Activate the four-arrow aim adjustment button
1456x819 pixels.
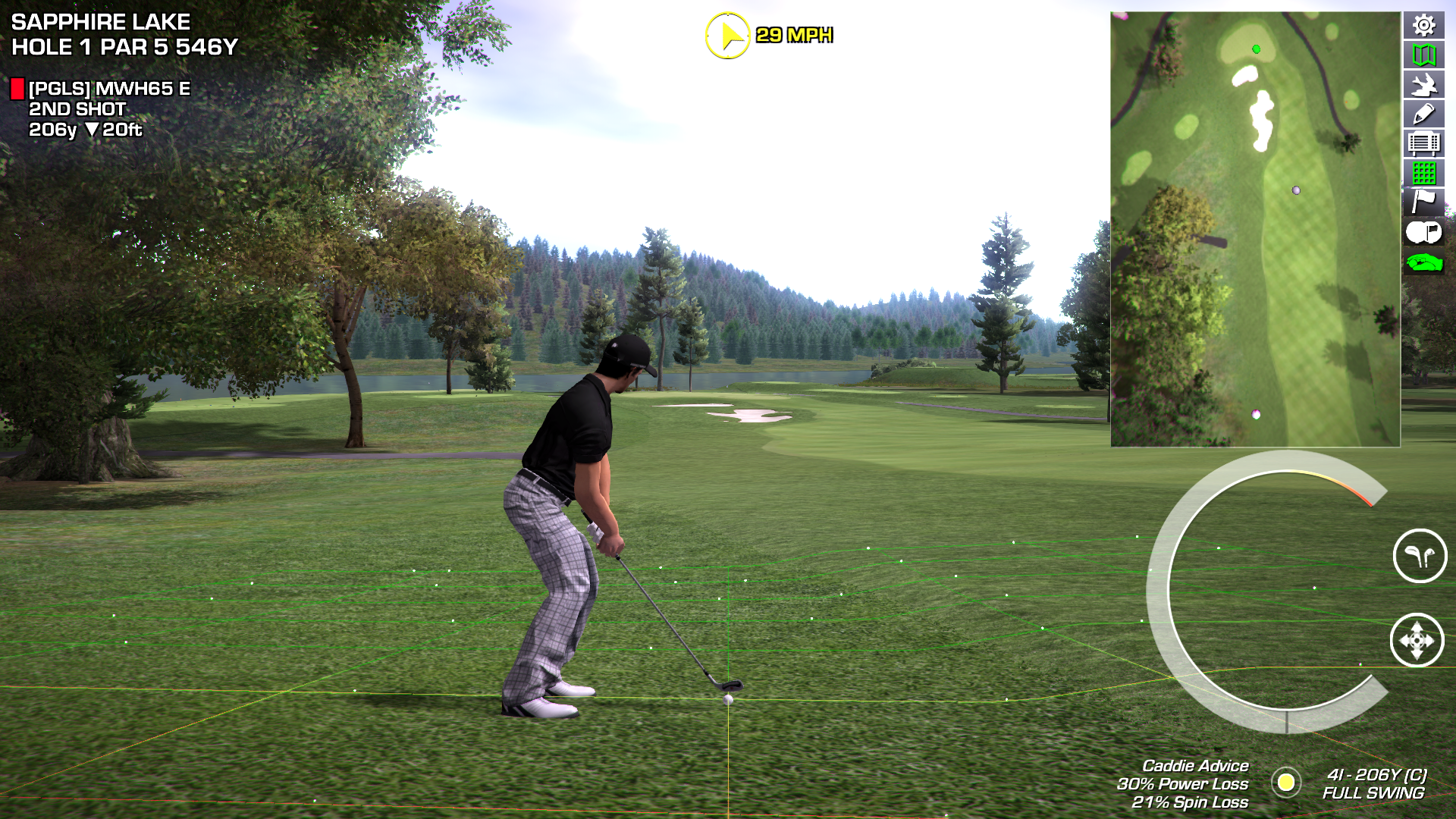1417,641
